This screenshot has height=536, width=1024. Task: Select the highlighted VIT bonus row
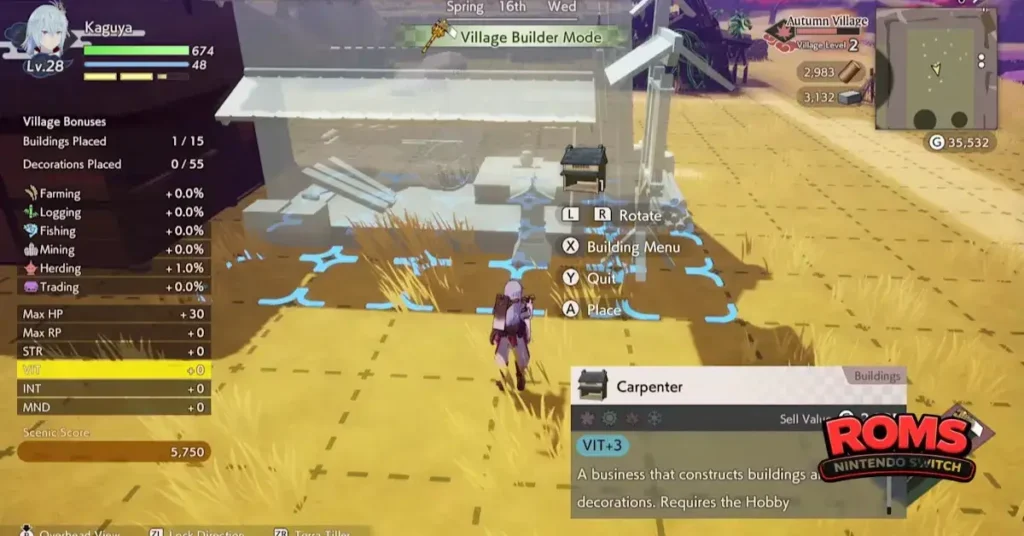coord(113,370)
